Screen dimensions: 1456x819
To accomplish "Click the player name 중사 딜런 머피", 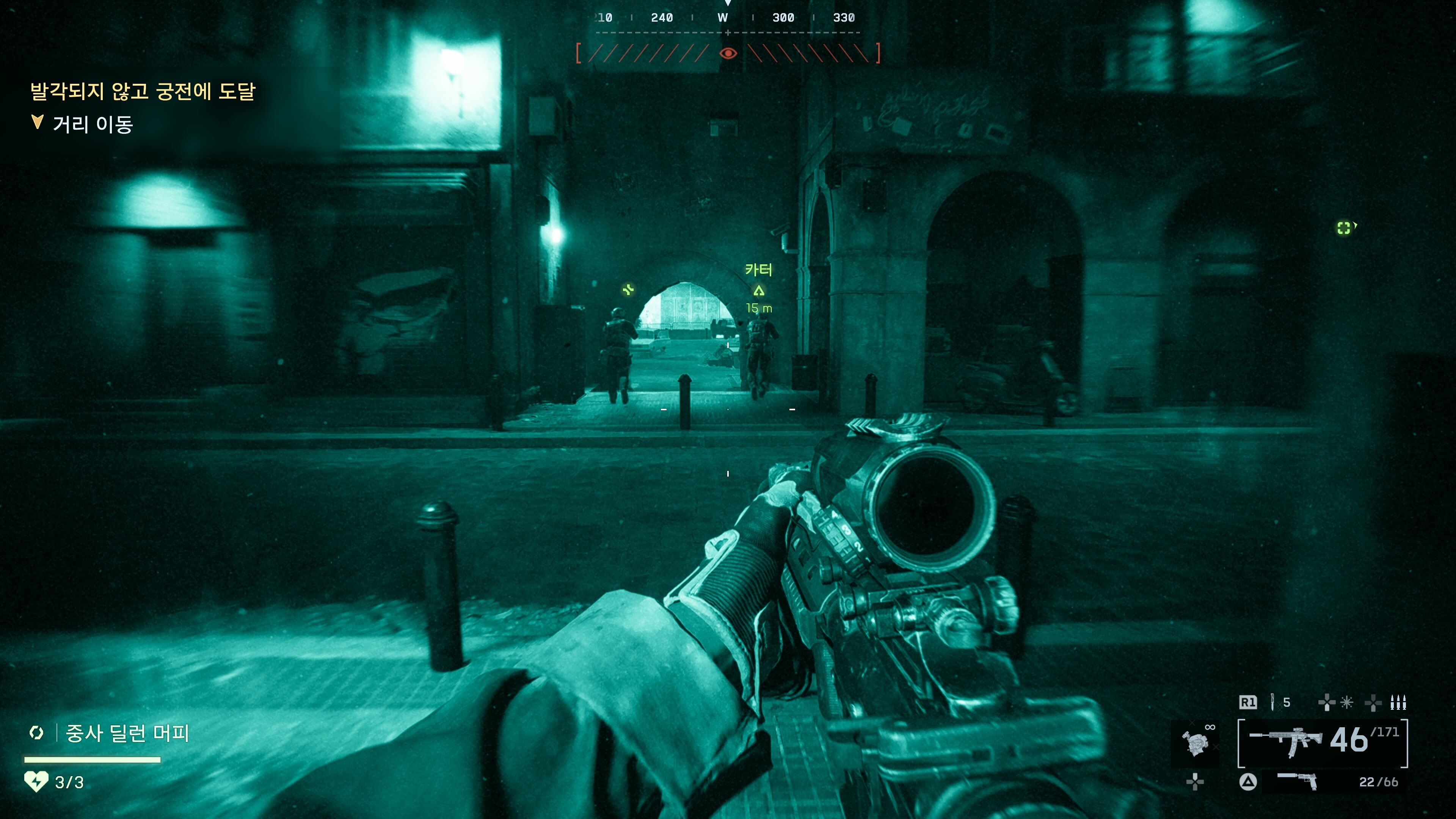I will [x=127, y=733].
